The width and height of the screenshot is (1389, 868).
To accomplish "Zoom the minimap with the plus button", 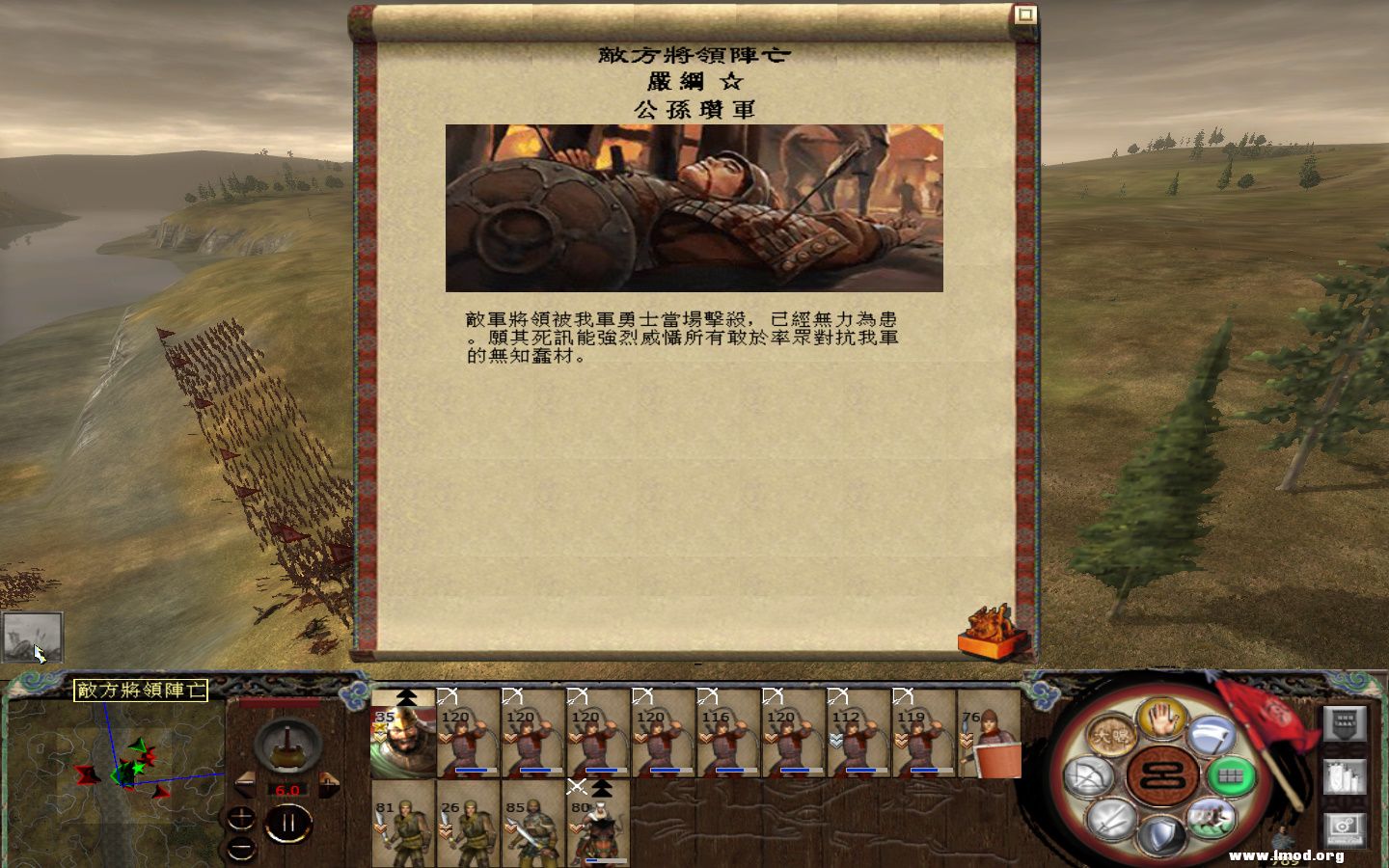I will click(240, 818).
